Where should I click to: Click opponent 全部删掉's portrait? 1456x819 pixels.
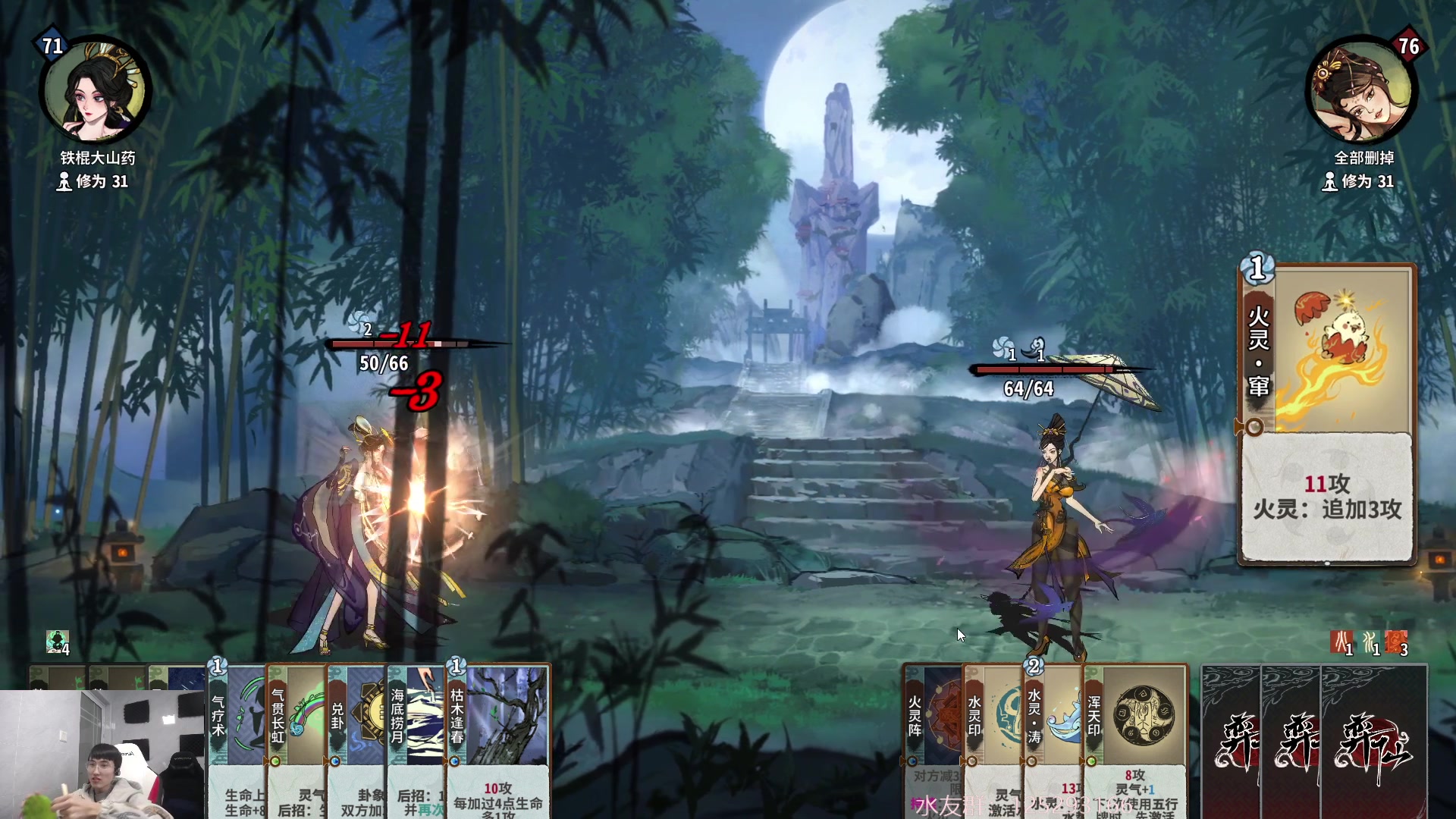click(x=1362, y=91)
